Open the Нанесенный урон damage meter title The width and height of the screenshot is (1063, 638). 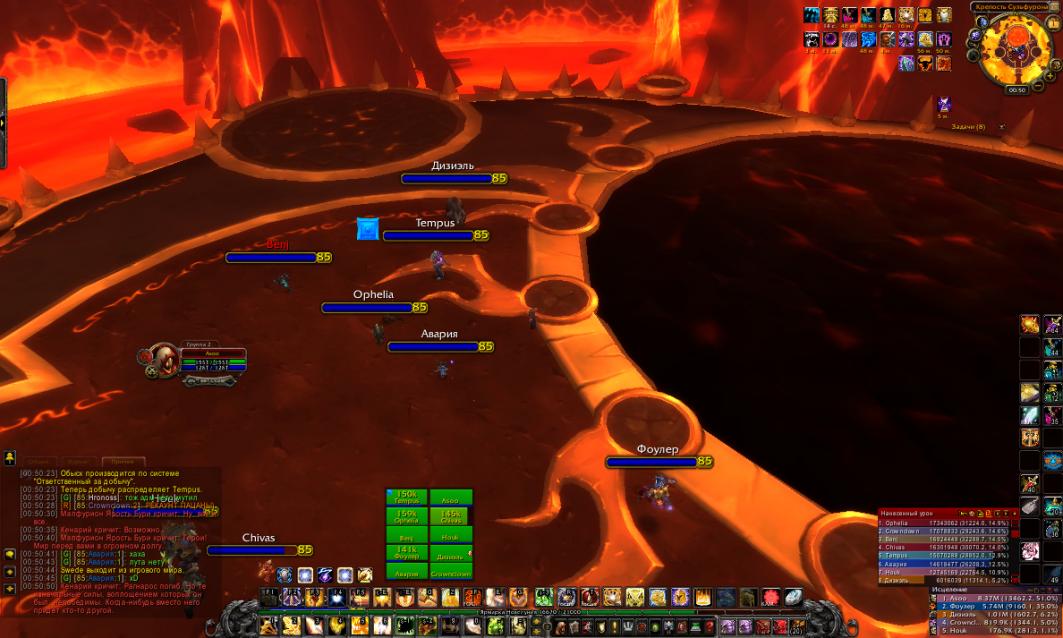click(917, 513)
